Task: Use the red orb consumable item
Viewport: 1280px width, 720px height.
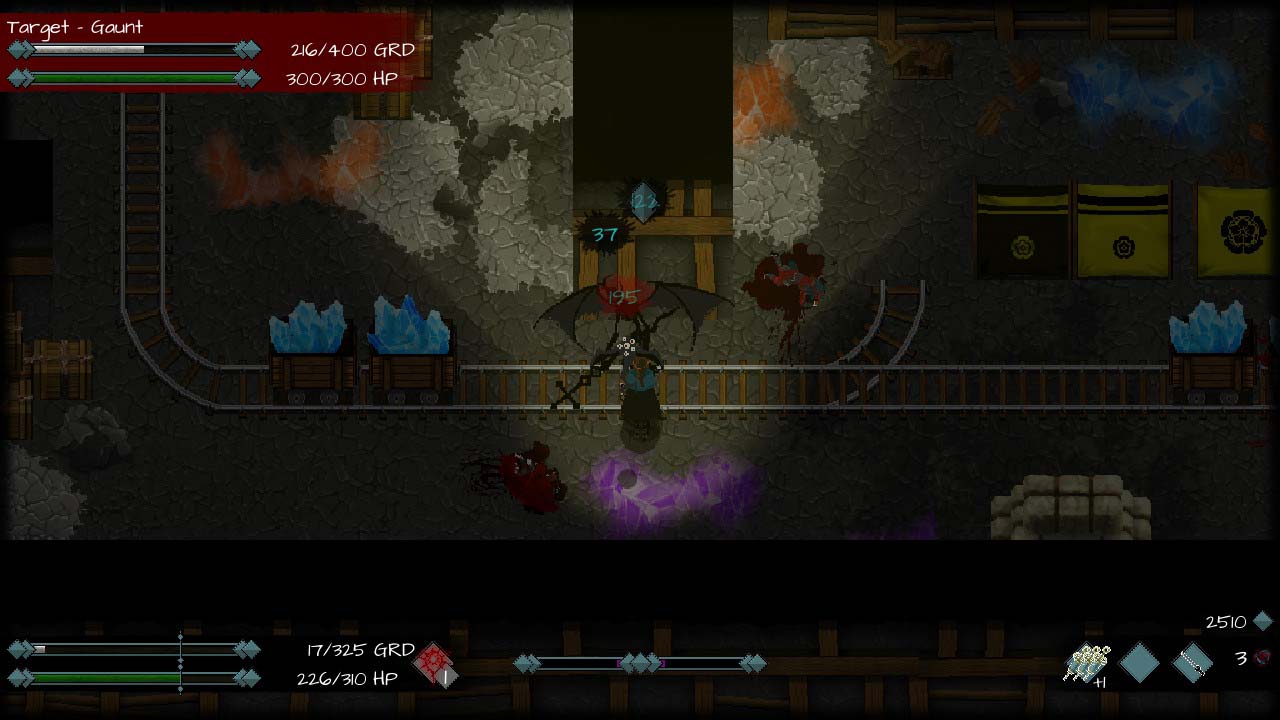Action: pos(1263,657)
